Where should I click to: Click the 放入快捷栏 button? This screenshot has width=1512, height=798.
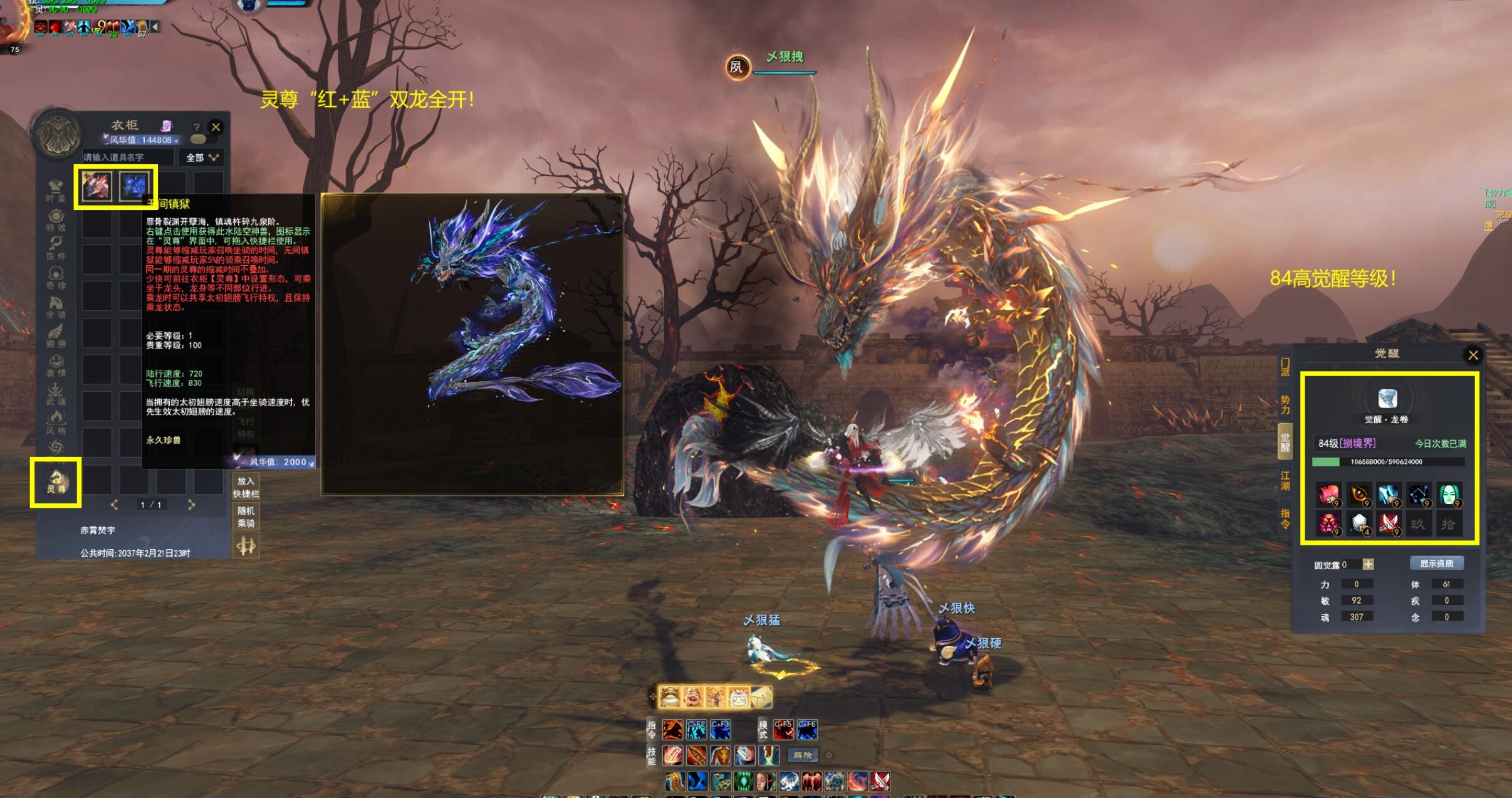(246, 487)
